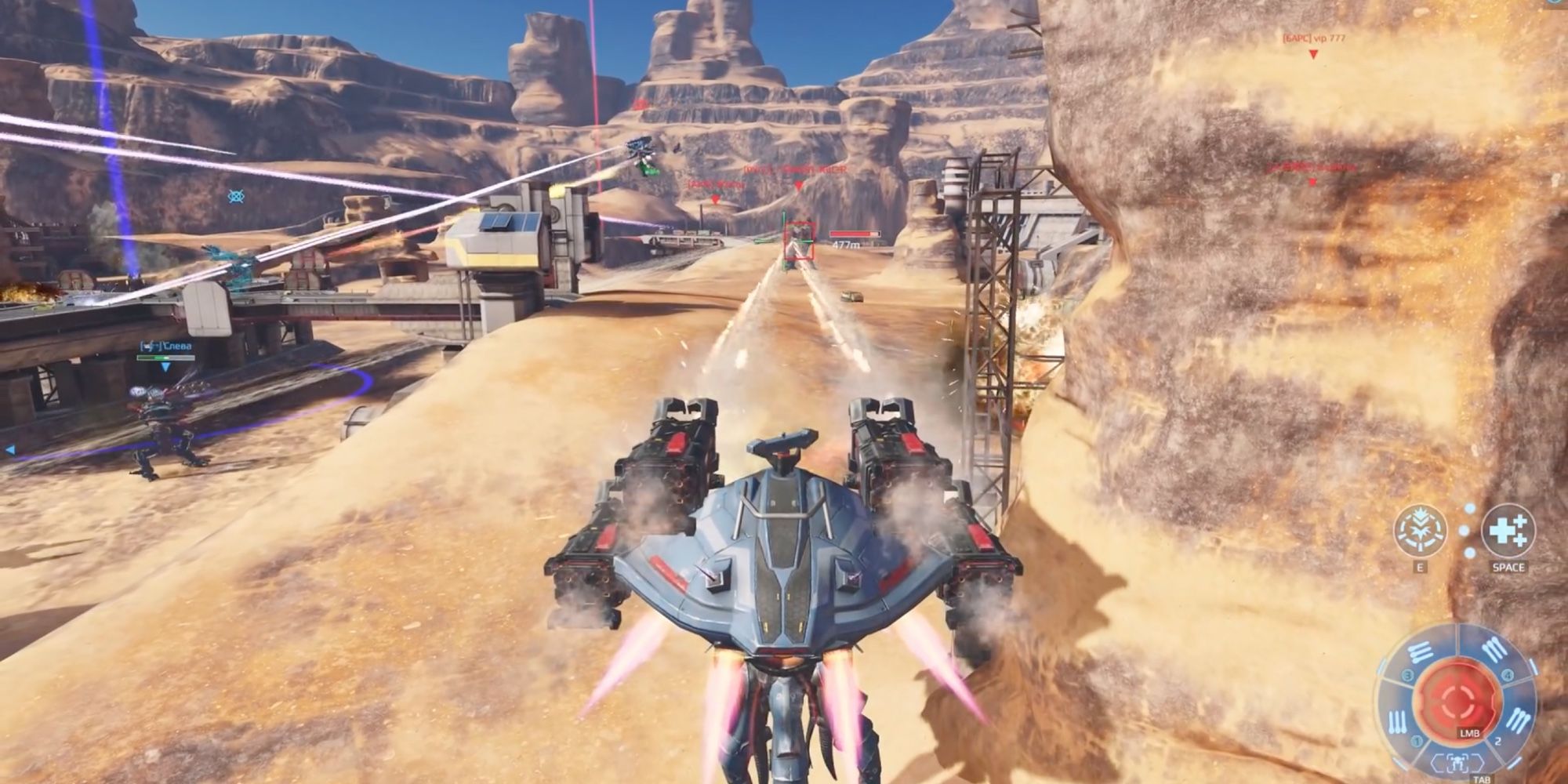Click the 477m distance readout near the target

(x=845, y=245)
